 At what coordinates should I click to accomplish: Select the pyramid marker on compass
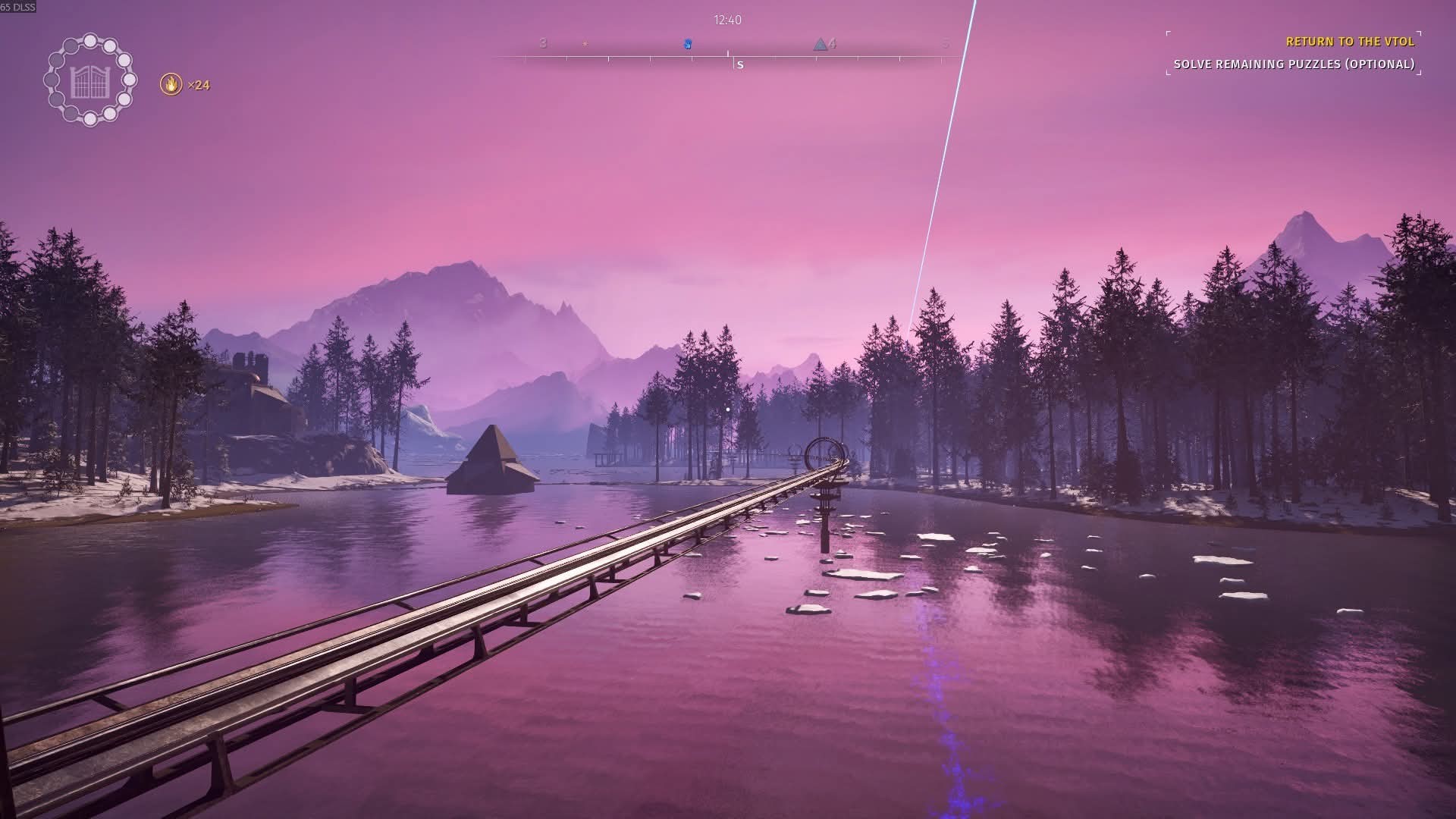click(x=820, y=44)
